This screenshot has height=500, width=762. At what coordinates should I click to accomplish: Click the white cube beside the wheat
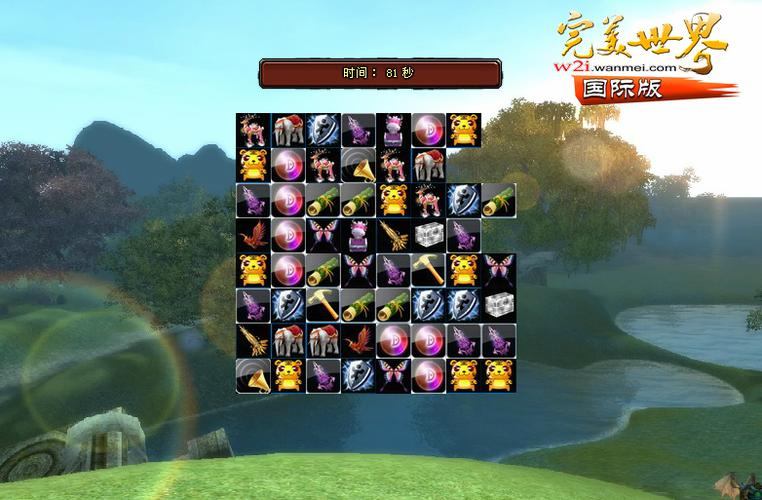[x=427, y=235]
